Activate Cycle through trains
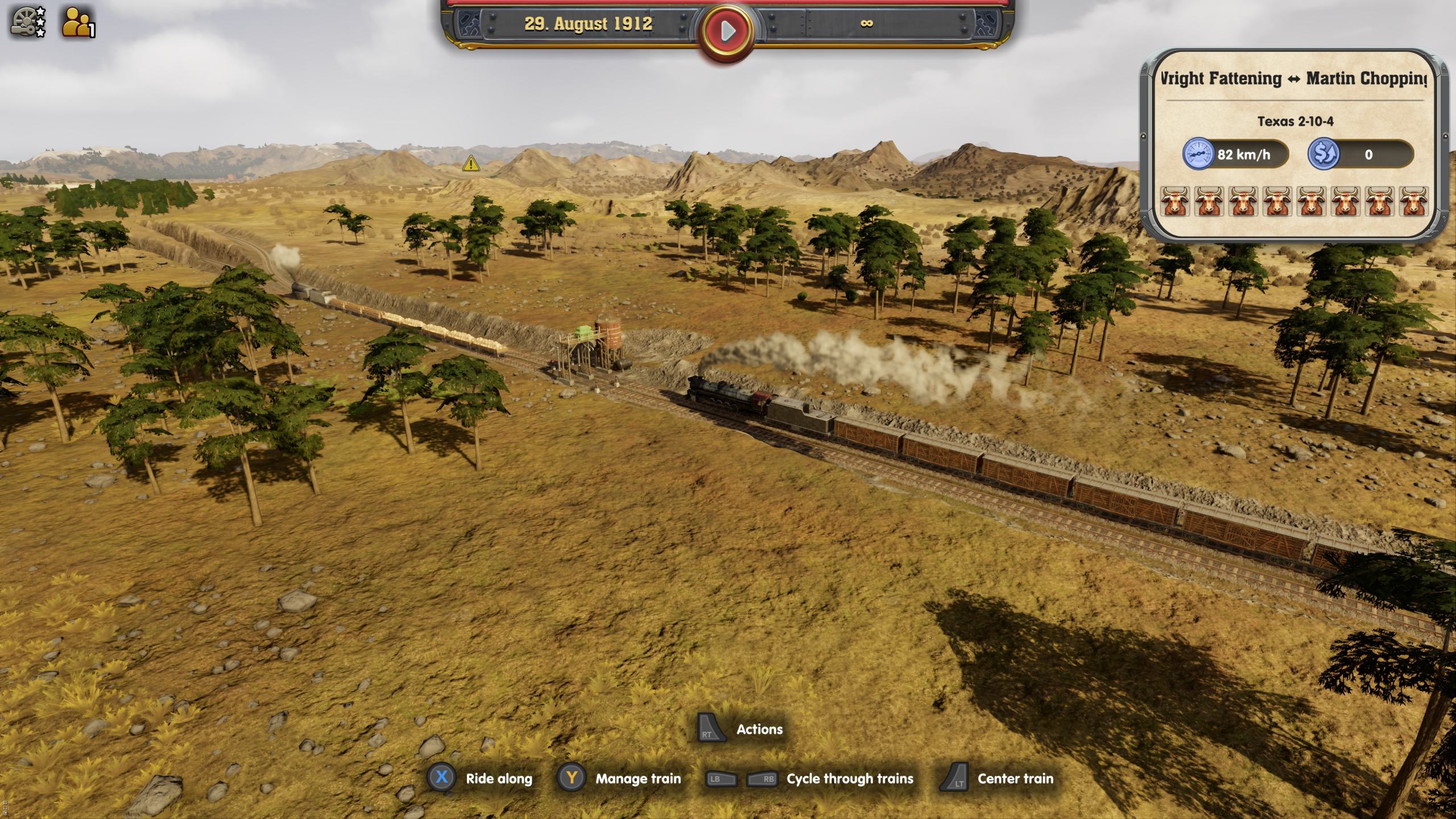 pyautogui.click(x=849, y=779)
